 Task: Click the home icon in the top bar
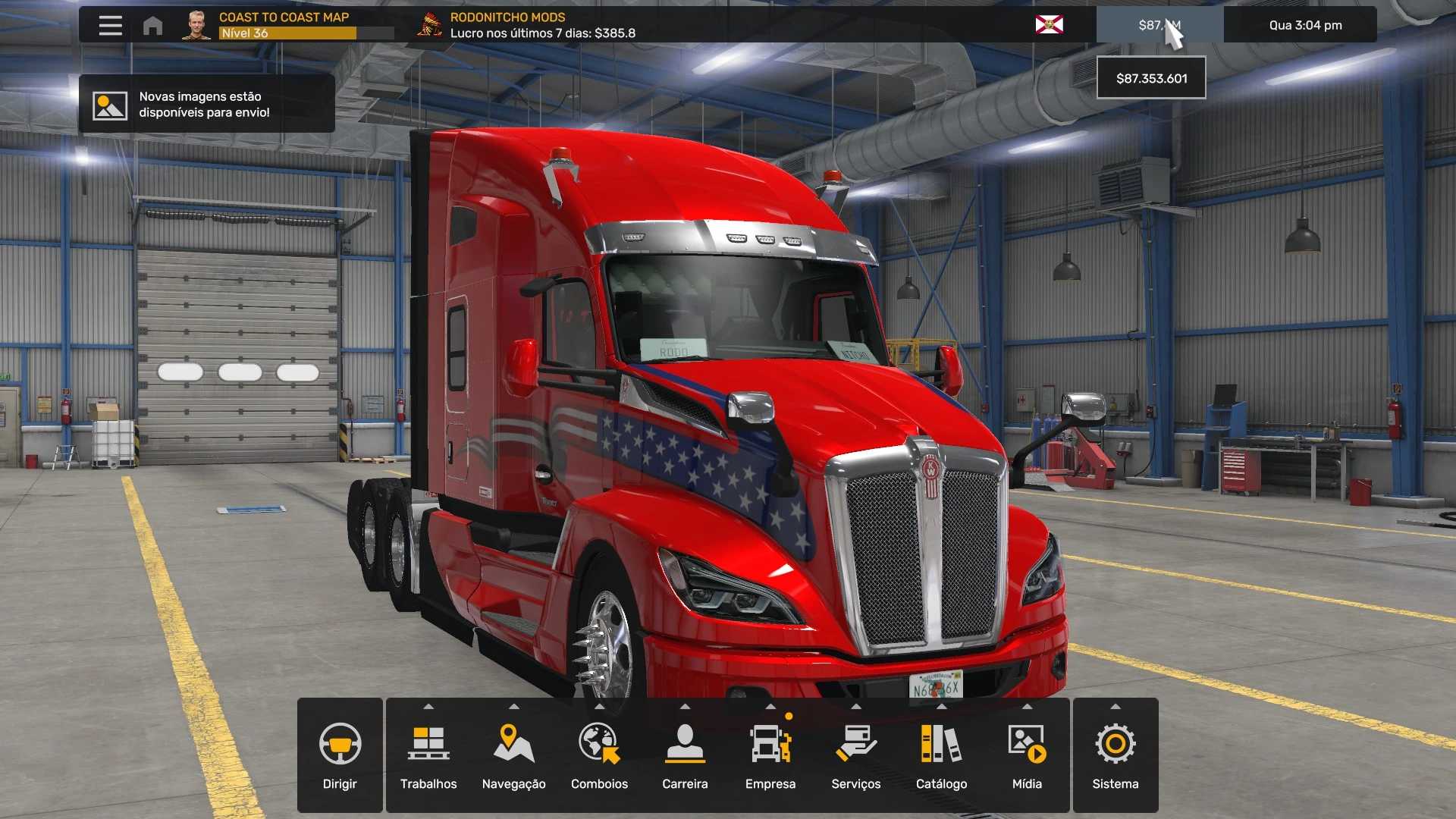pyautogui.click(x=152, y=26)
